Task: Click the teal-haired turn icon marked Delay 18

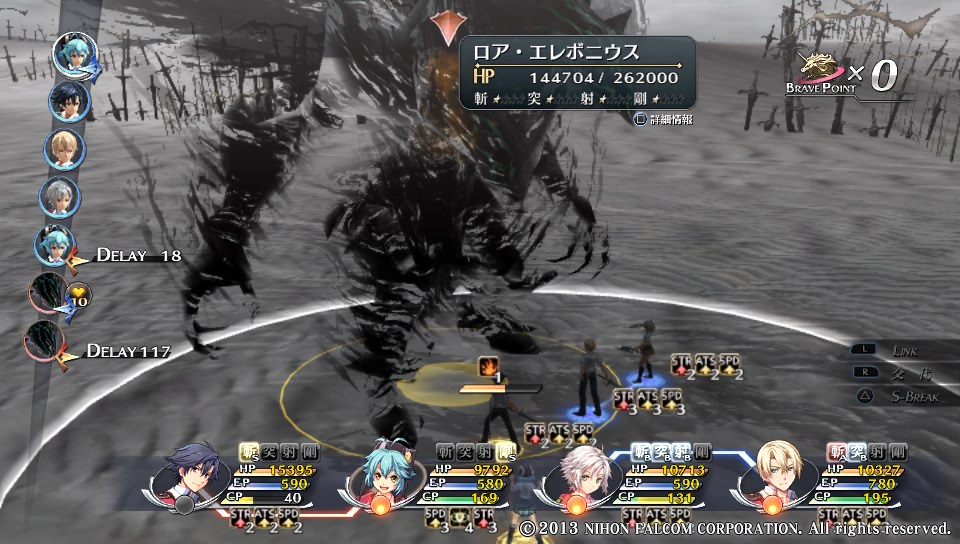Action: coord(55,246)
